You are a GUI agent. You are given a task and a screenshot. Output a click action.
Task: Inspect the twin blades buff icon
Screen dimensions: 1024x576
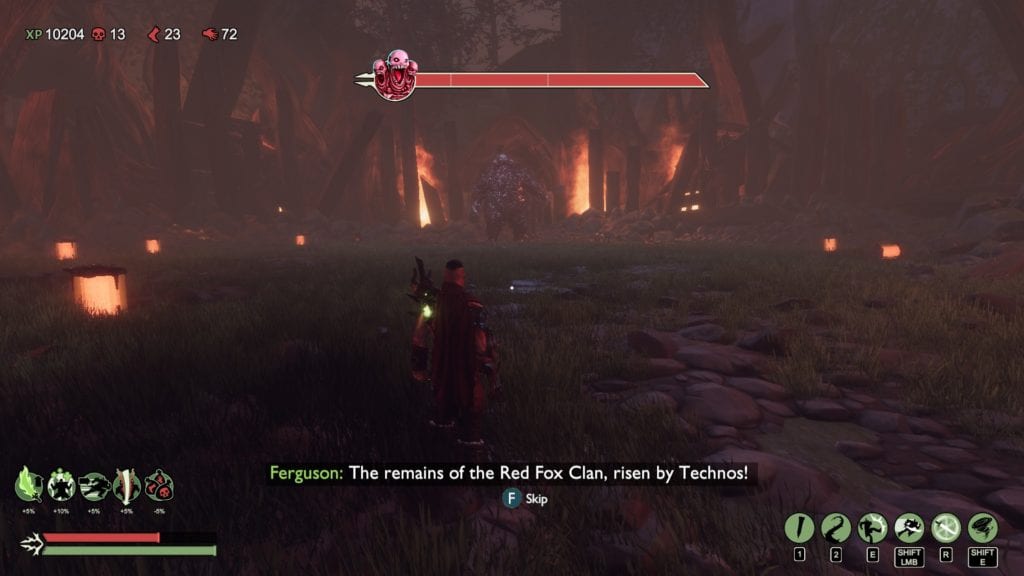coord(126,485)
